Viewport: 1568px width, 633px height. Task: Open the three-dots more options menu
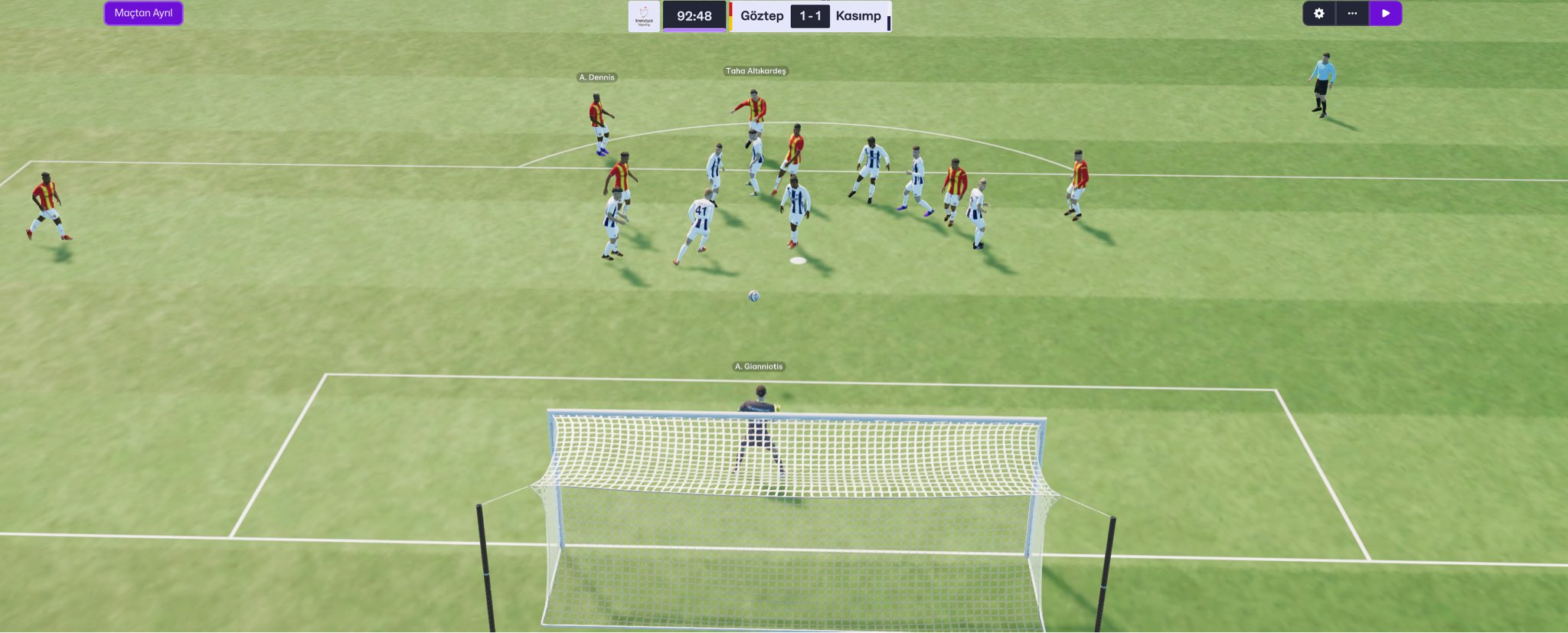1352,14
